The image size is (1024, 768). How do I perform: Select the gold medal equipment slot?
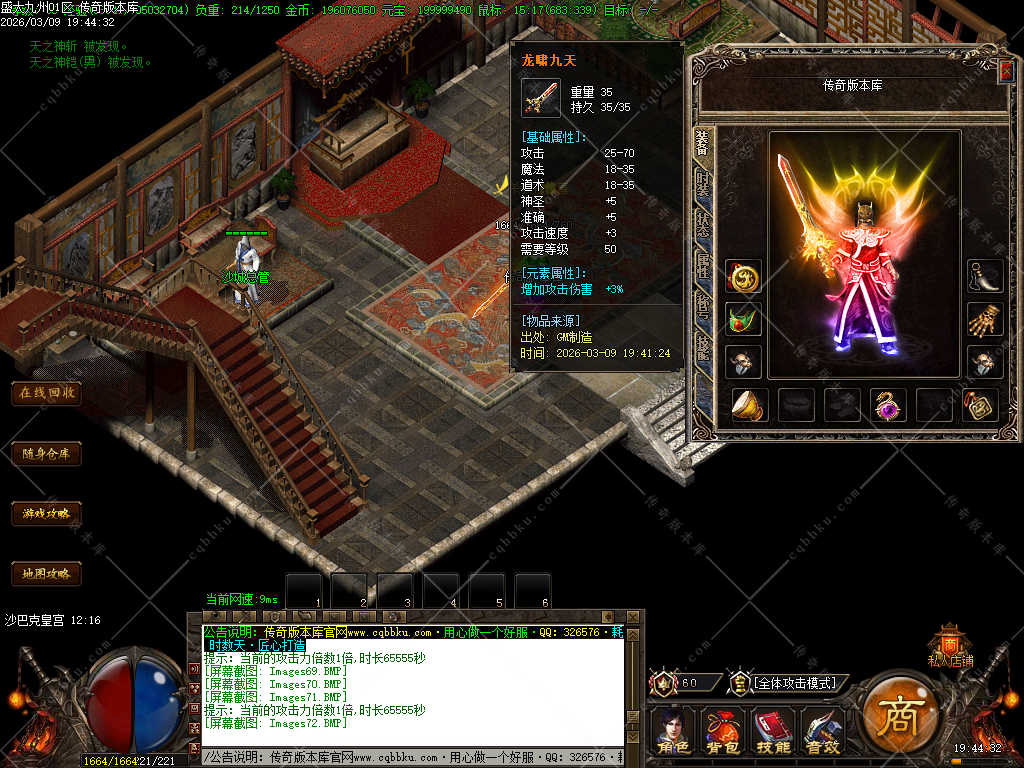(x=743, y=277)
